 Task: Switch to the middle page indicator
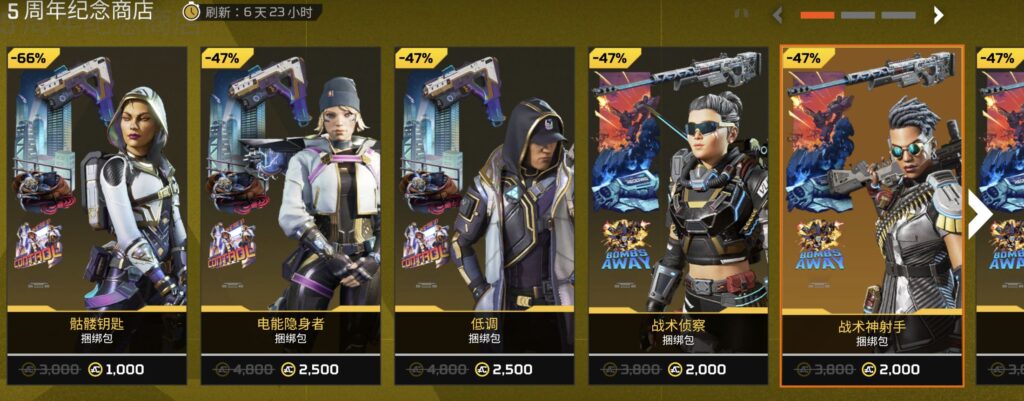[858, 15]
